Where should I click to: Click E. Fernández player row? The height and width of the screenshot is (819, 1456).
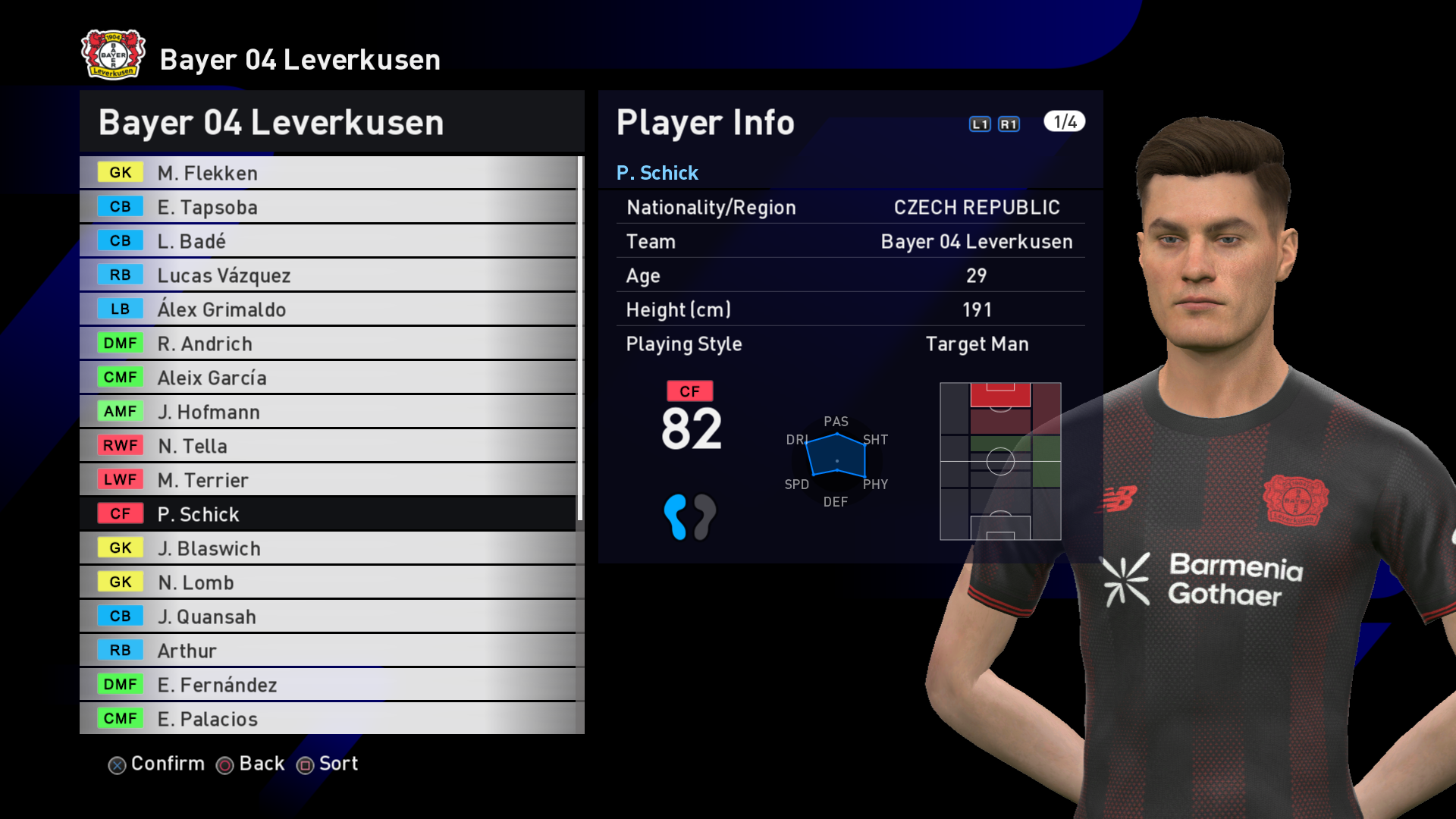pyautogui.click(x=328, y=685)
